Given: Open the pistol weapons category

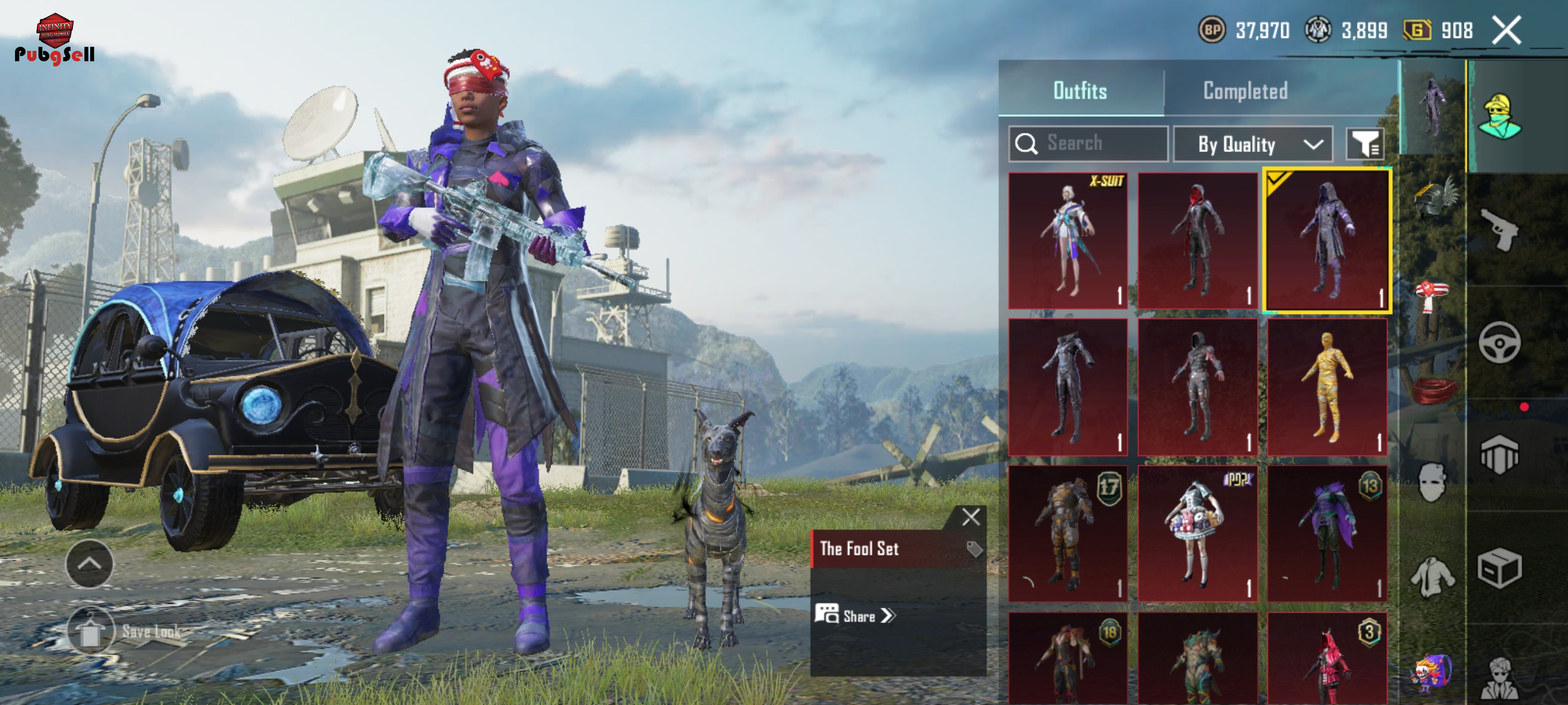Looking at the screenshot, I should tap(1499, 229).
